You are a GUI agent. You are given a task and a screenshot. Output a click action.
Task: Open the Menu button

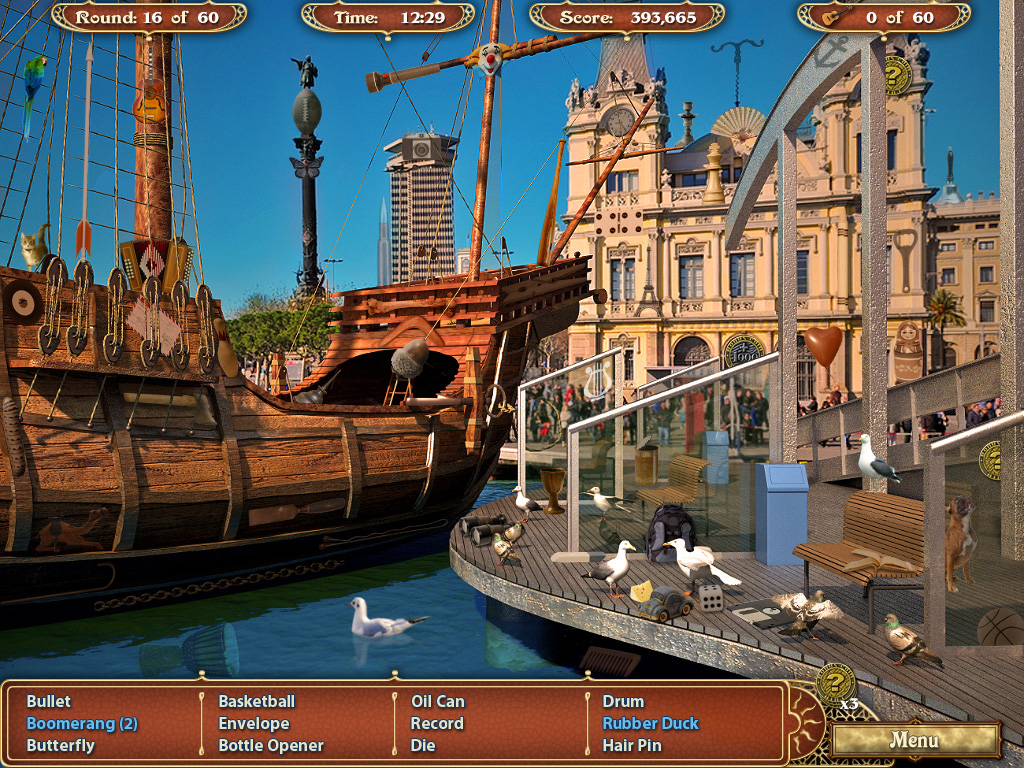(x=915, y=740)
